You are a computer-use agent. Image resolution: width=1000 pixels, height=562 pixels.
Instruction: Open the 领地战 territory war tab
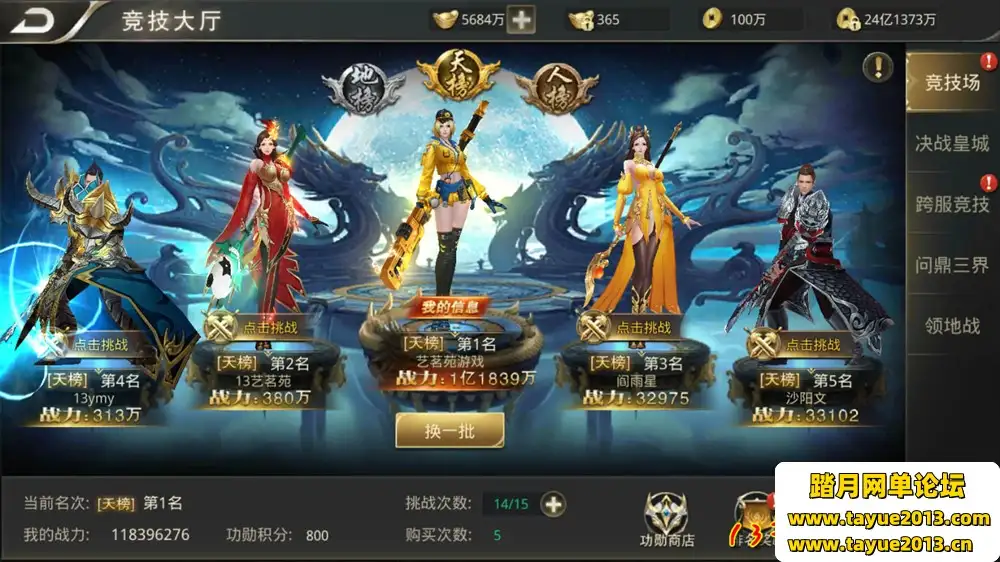click(951, 325)
